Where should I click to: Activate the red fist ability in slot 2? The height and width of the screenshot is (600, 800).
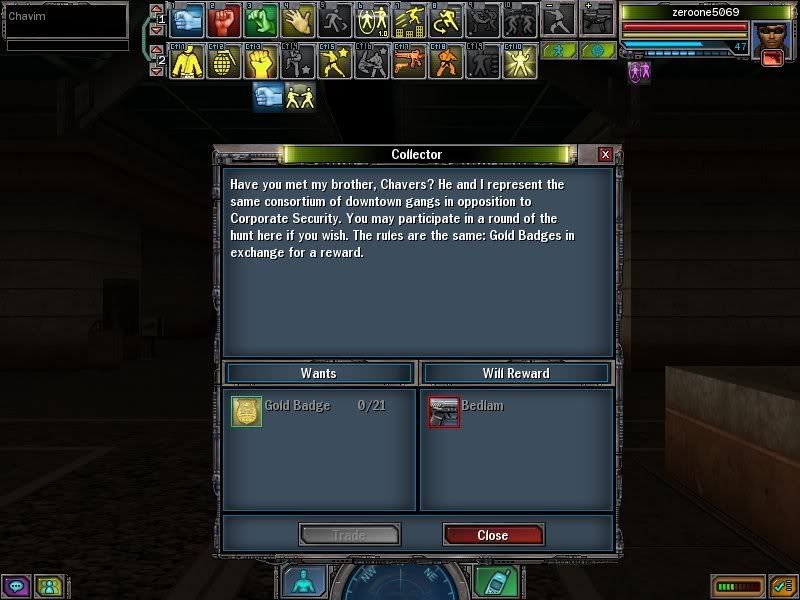click(x=225, y=20)
